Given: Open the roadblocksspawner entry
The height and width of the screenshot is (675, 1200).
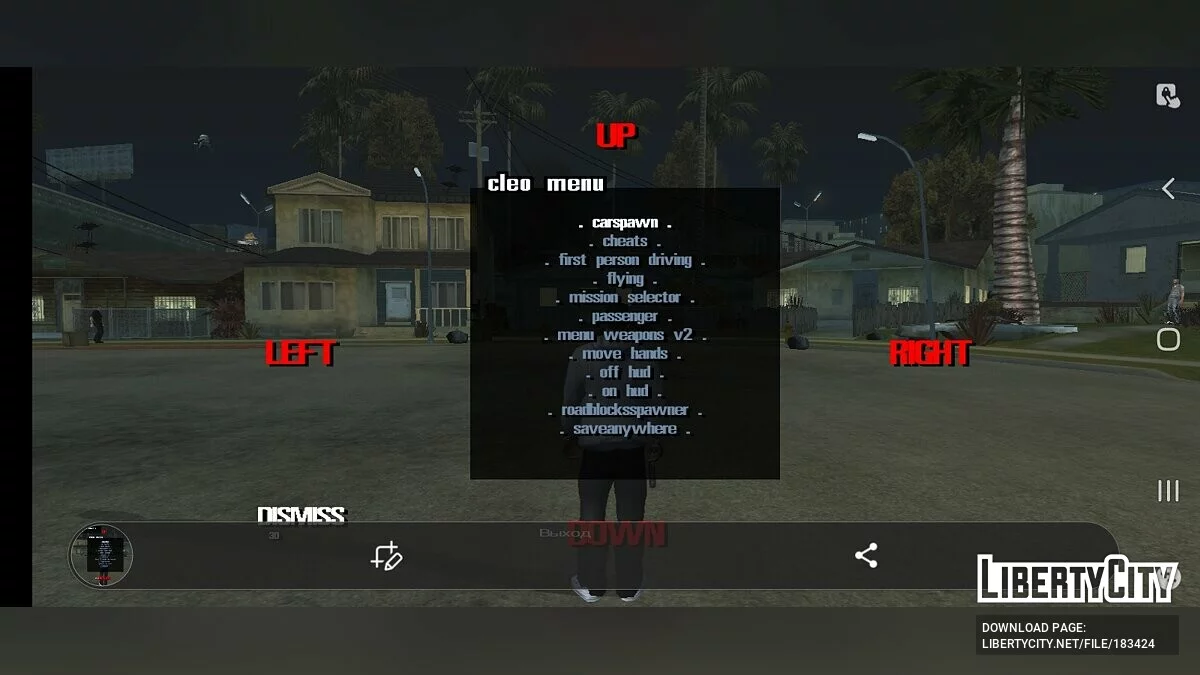Looking at the screenshot, I should click(x=624, y=410).
